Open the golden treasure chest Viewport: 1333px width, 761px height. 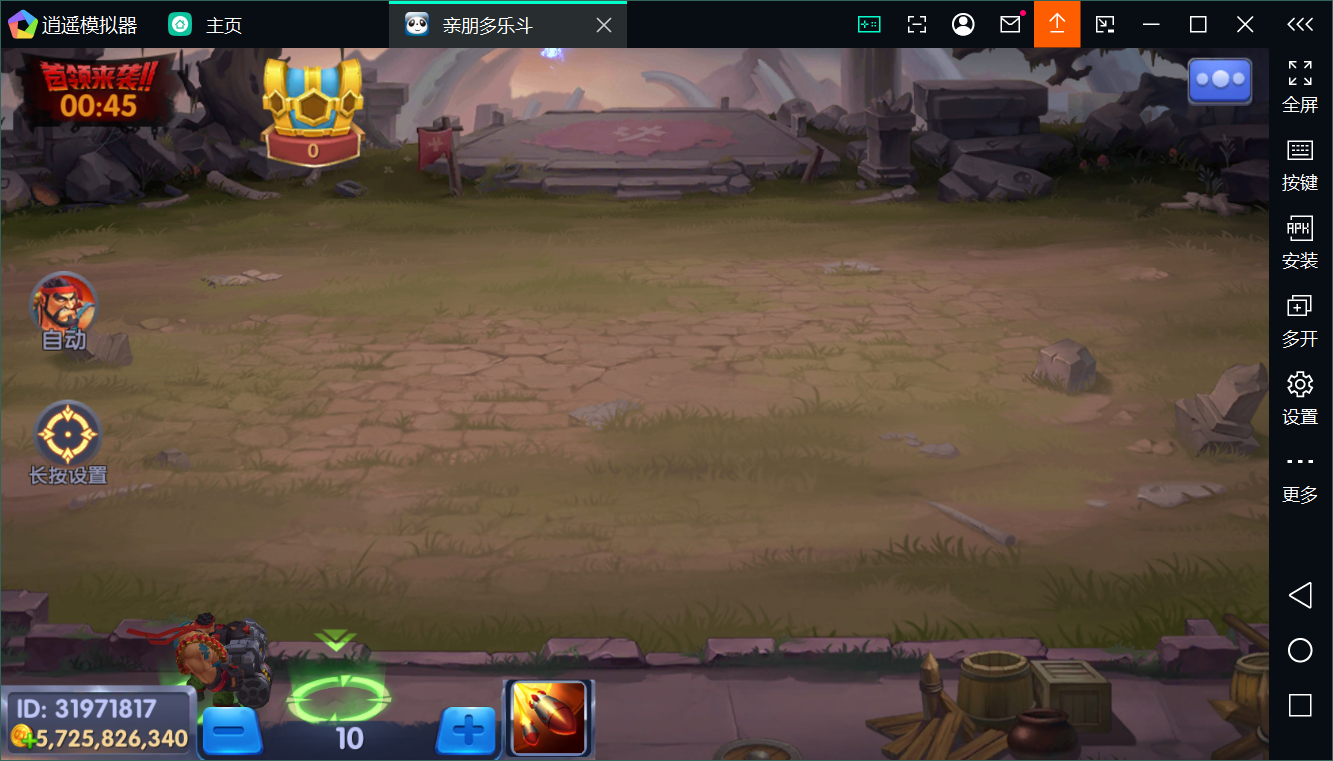pos(312,110)
